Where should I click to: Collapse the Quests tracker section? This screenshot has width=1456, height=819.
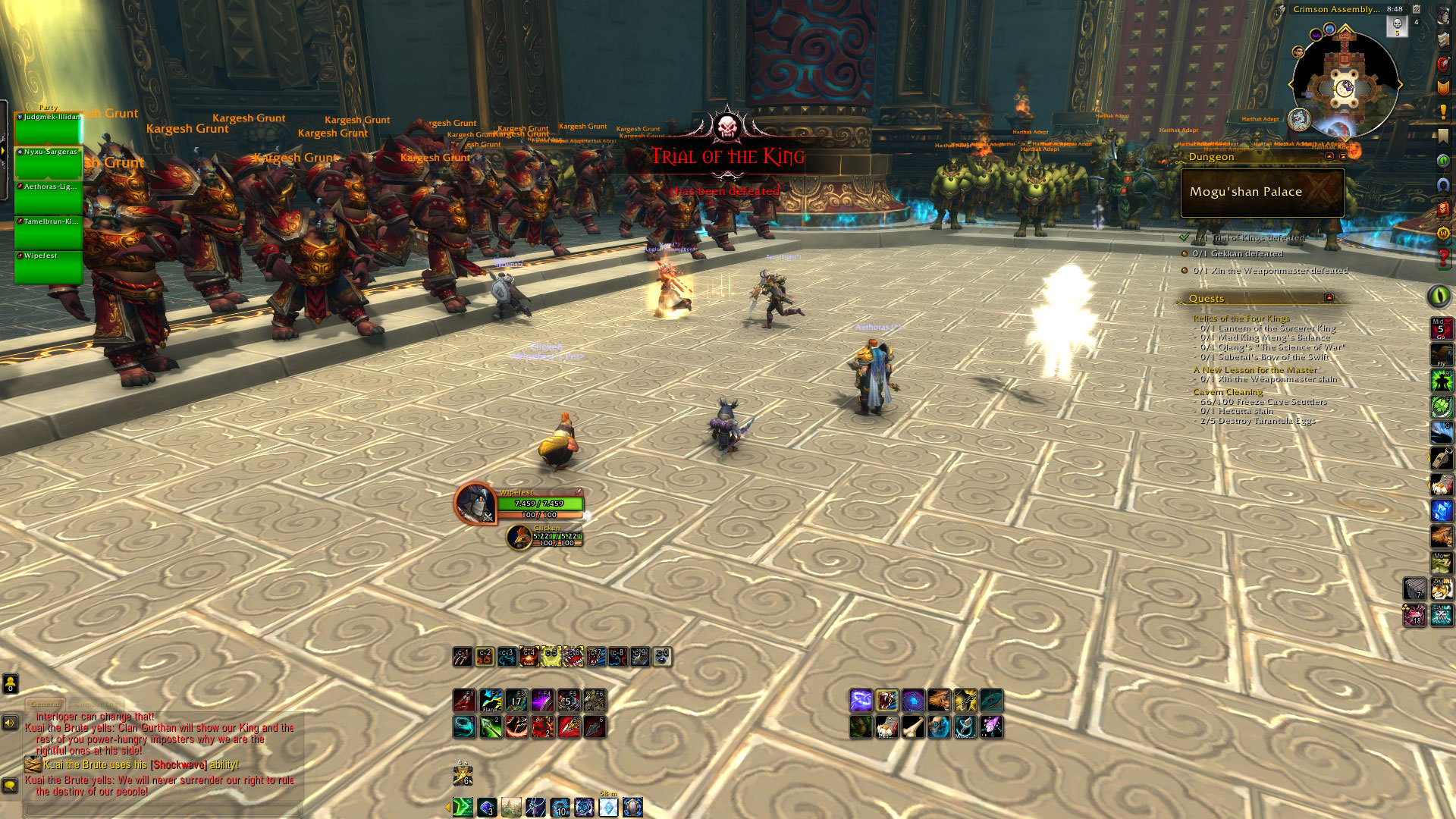pyautogui.click(x=1329, y=298)
